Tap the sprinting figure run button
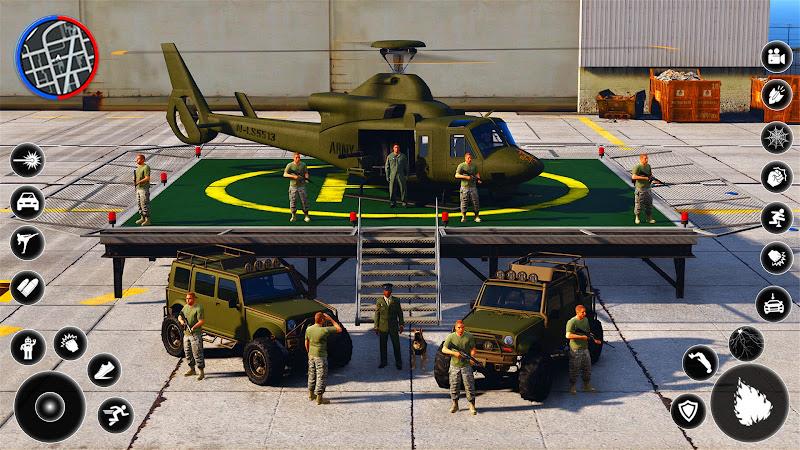800x450 pixels. pyautogui.click(x=116, y=414)
